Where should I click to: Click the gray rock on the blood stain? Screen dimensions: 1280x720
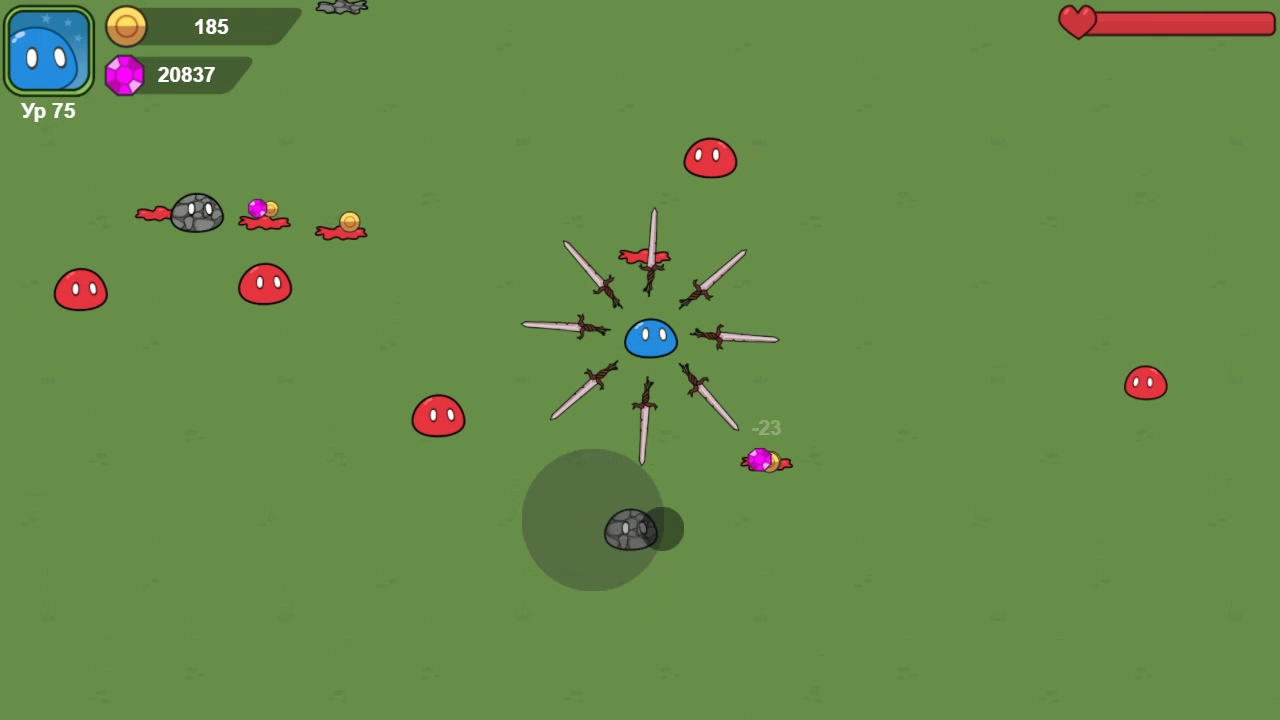click(196, 211)
